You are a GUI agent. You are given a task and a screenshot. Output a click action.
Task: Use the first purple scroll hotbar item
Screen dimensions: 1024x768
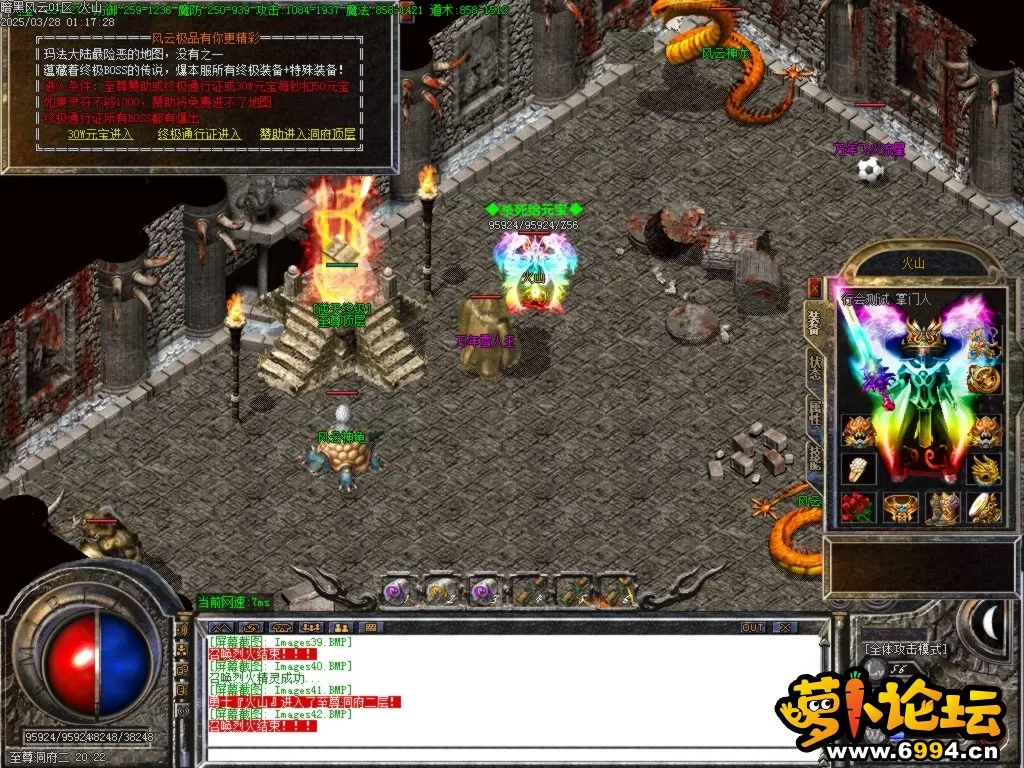coord(397,590)
